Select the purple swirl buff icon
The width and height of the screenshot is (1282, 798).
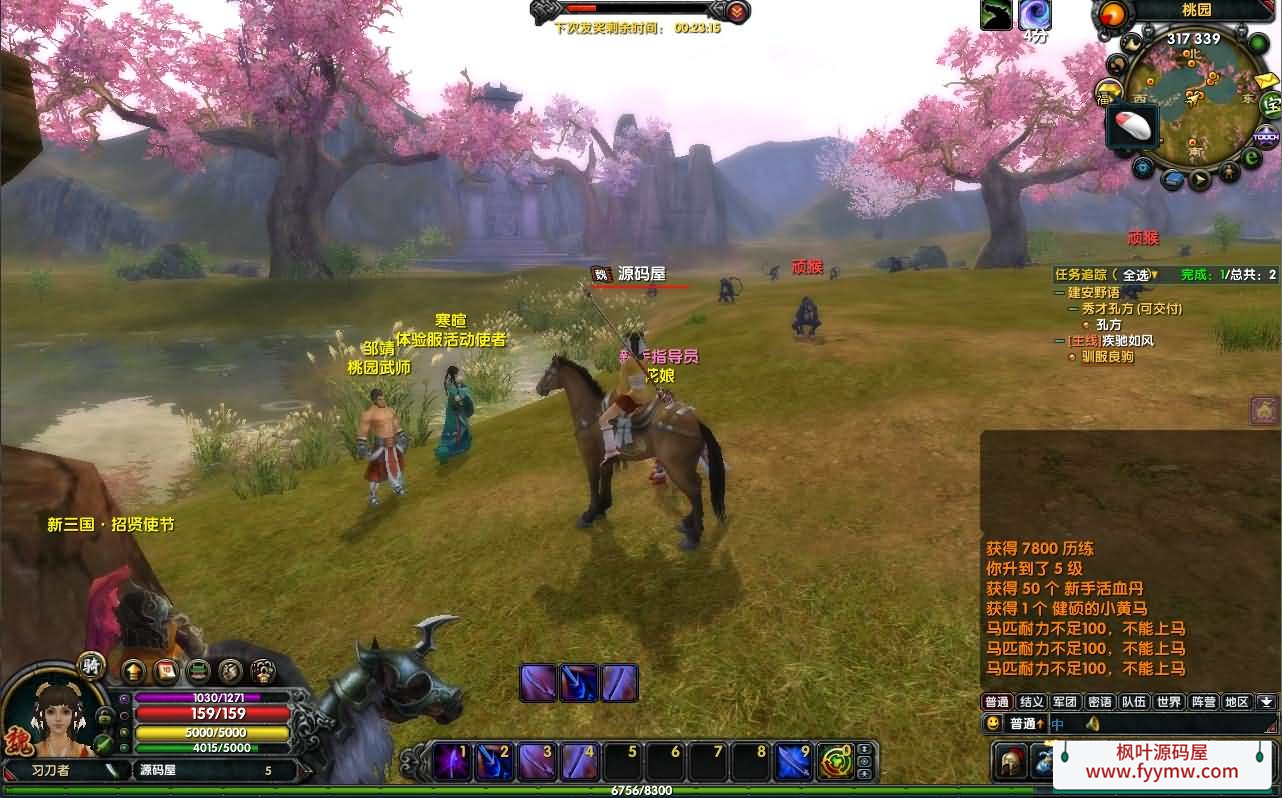tap(1034, 15)
